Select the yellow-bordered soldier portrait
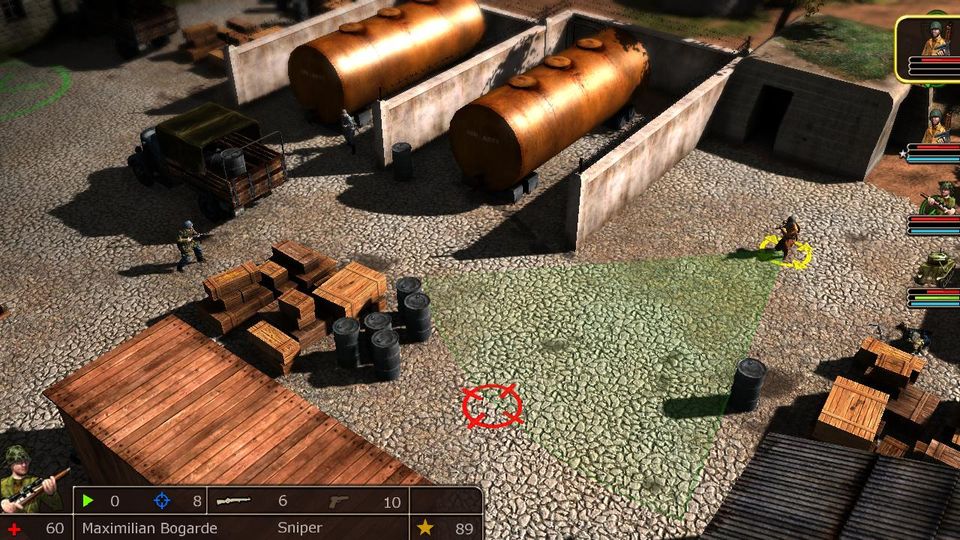Image resolution: width=960 pixels, height=540 pixels. click(x=934, y=40)
